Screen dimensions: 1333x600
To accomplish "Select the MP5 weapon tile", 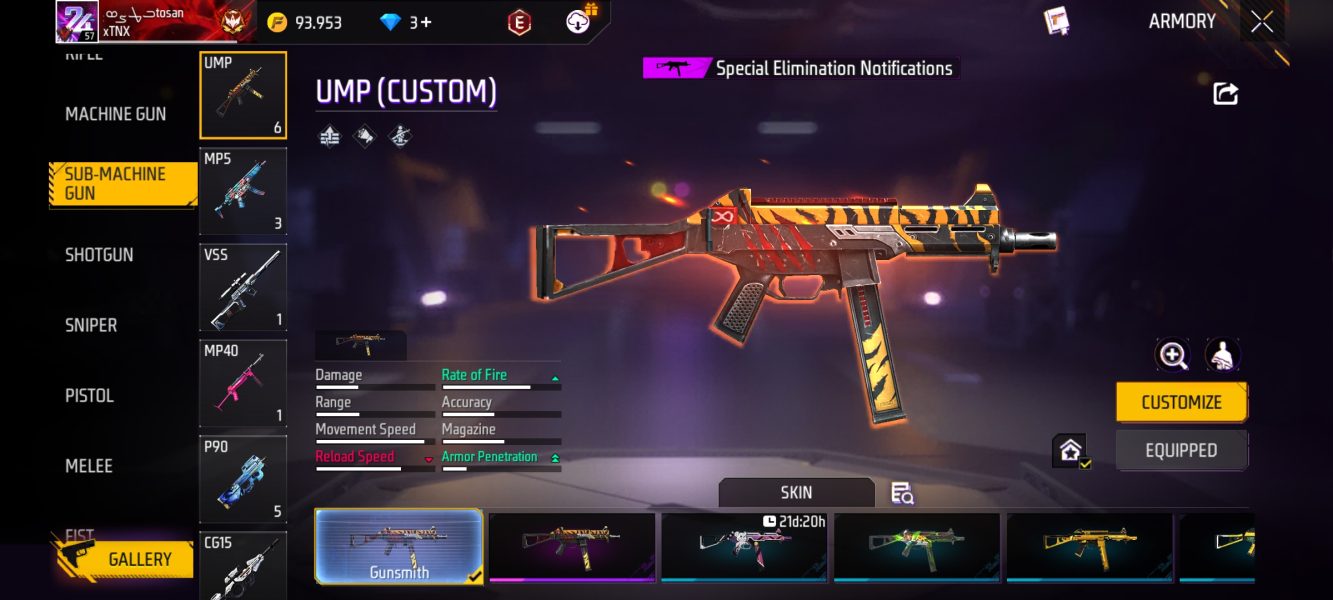I will click(243, 191).
